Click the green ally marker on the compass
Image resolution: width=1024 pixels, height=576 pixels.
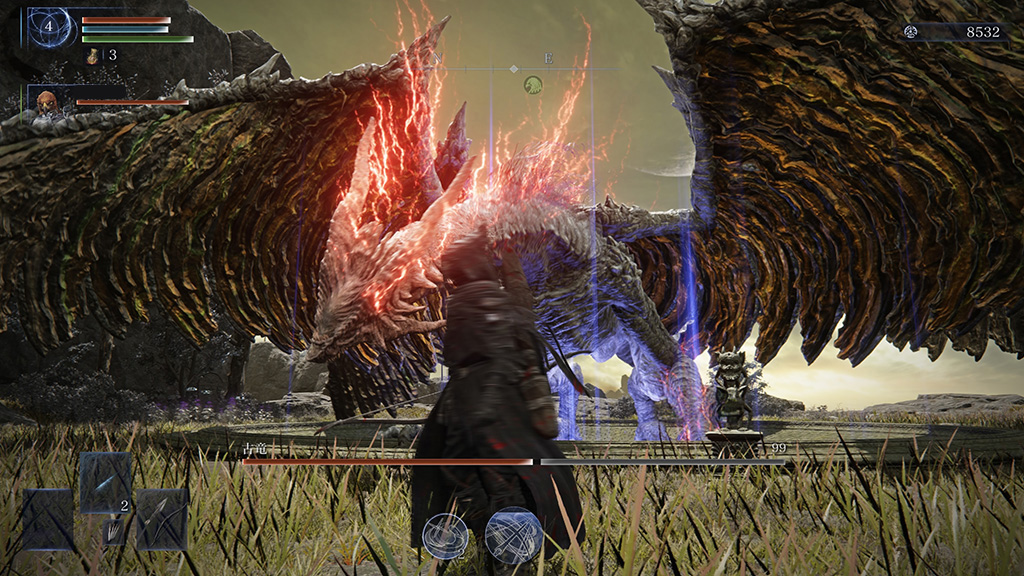coord(535,86)
